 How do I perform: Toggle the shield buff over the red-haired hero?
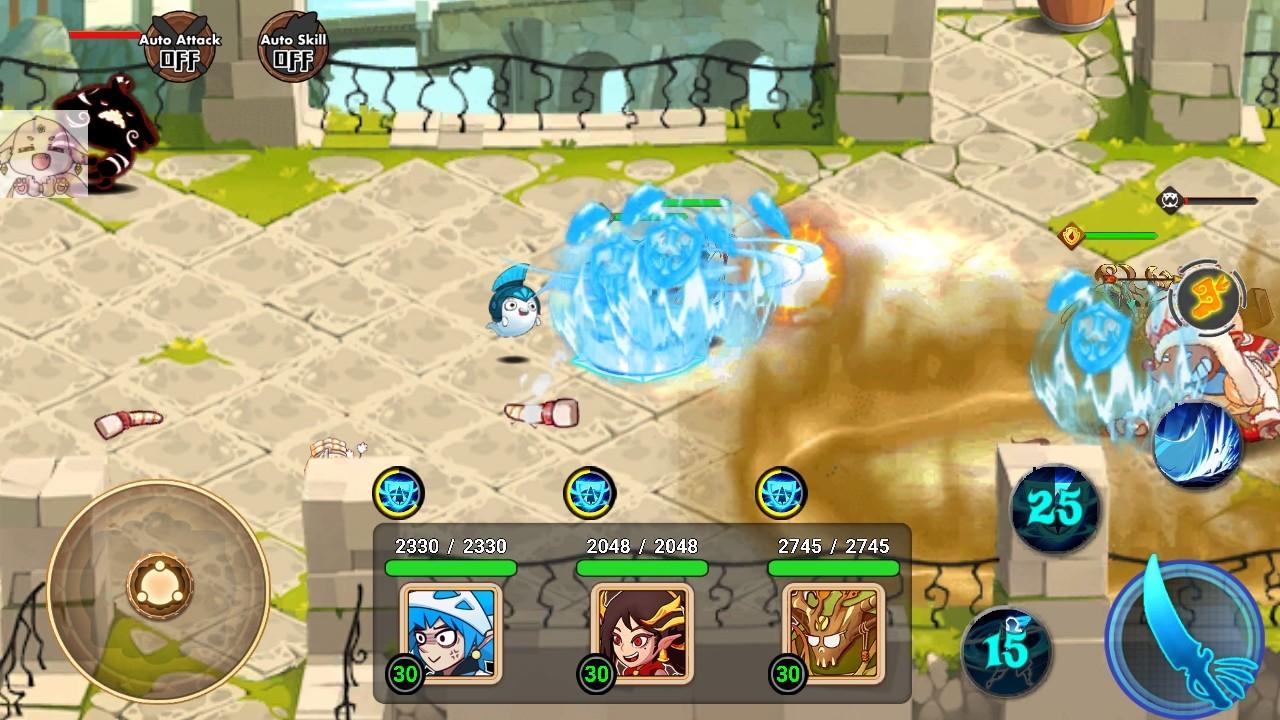coord(591,490)
